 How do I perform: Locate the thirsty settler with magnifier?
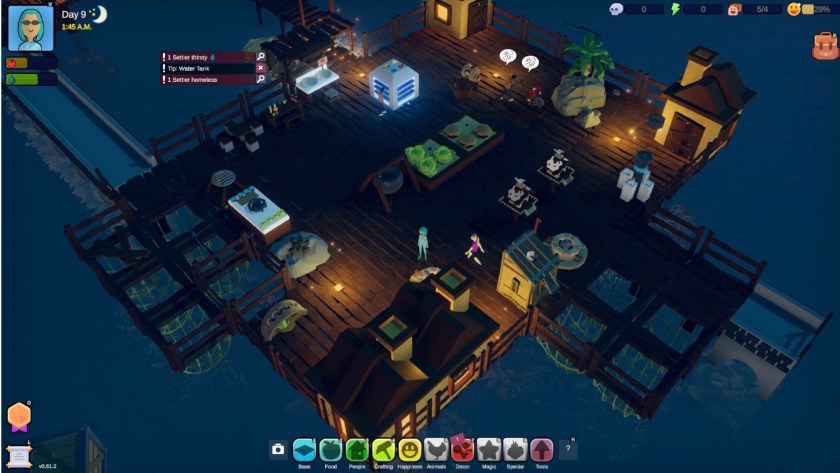(x=261, y=57)
